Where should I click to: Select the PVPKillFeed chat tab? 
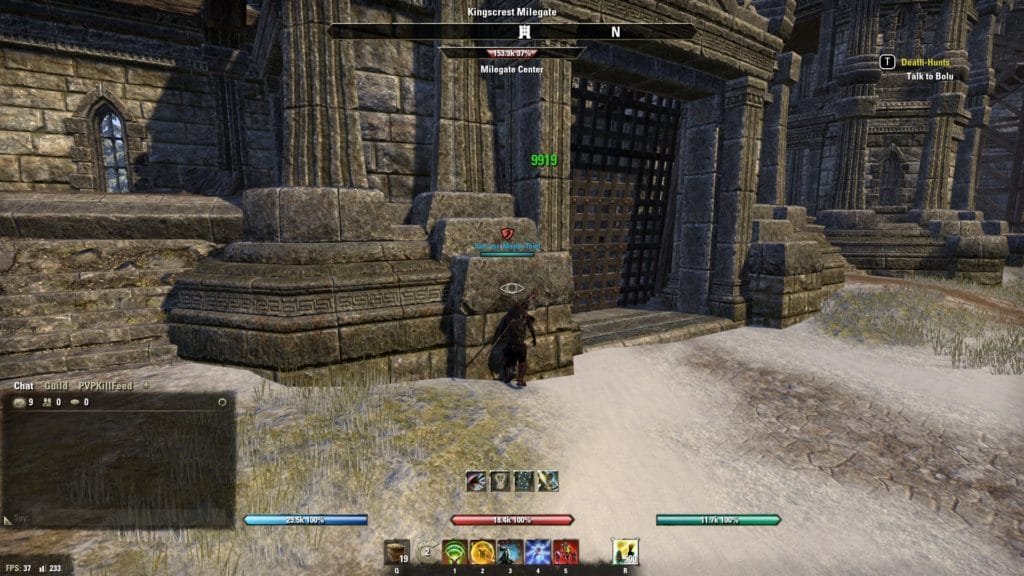[x=107, y=385]
